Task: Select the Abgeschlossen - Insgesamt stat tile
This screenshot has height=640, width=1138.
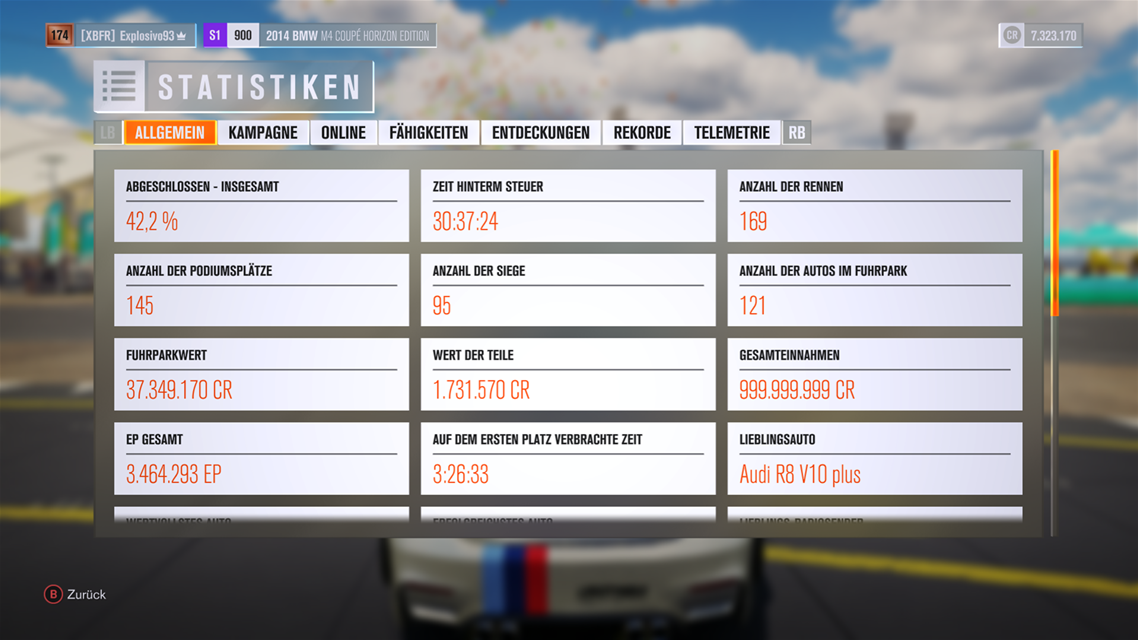Action: [261, 206]
